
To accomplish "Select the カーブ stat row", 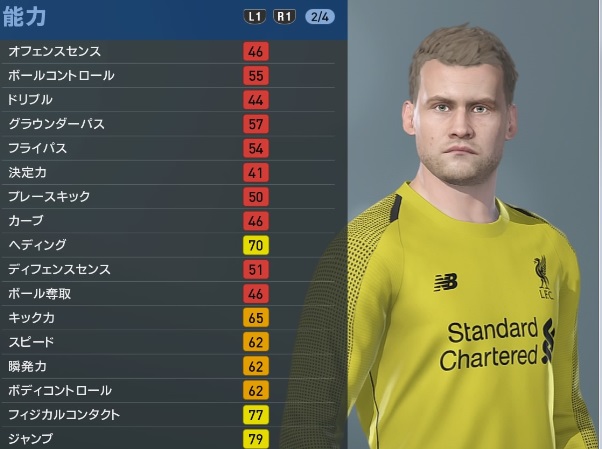I will 170,221.
